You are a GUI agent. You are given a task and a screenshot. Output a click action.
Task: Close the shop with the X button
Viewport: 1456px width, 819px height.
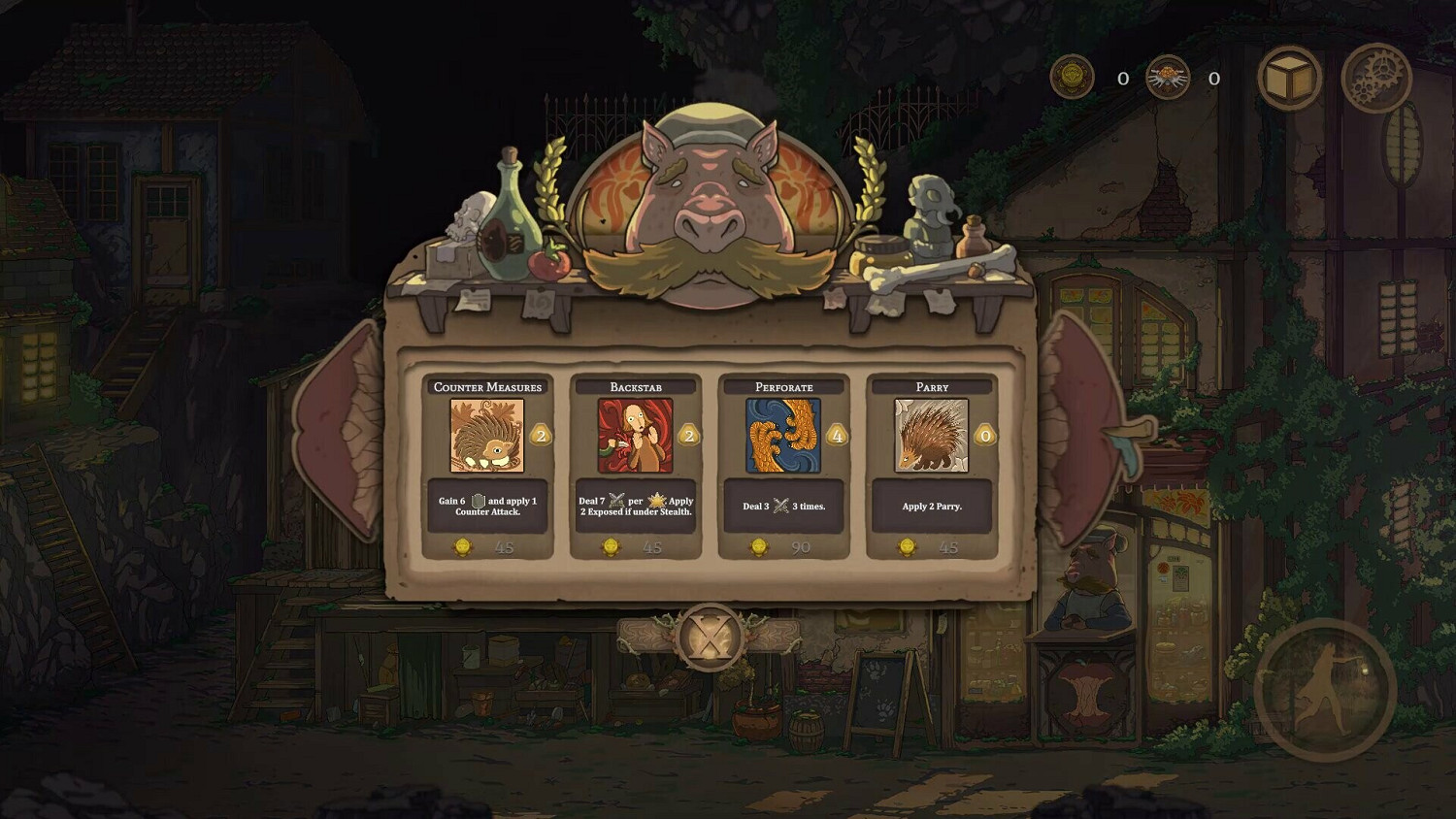click(708, 636)
